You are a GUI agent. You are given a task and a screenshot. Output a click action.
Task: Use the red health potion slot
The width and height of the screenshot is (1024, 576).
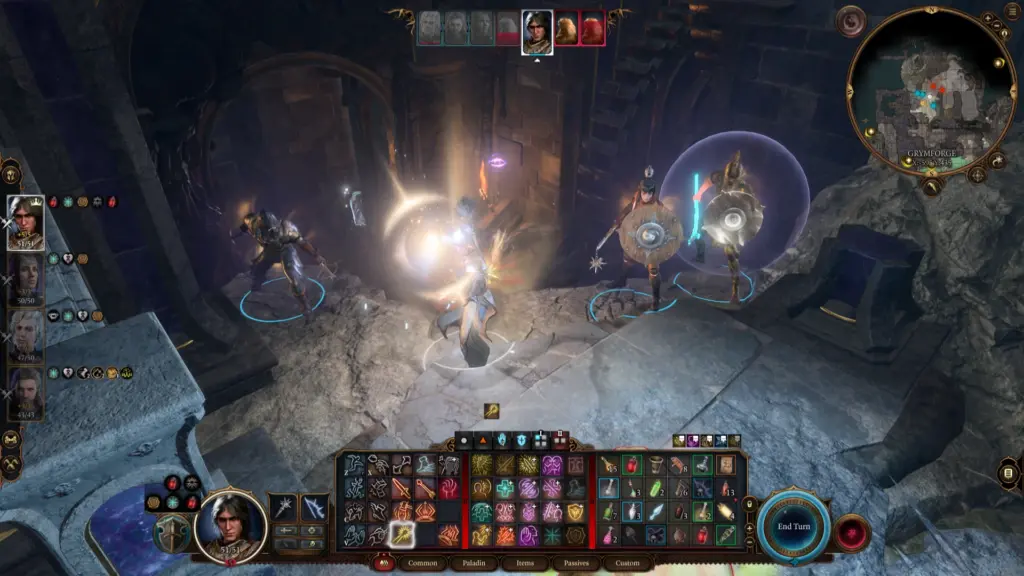(x=630, y=465)
